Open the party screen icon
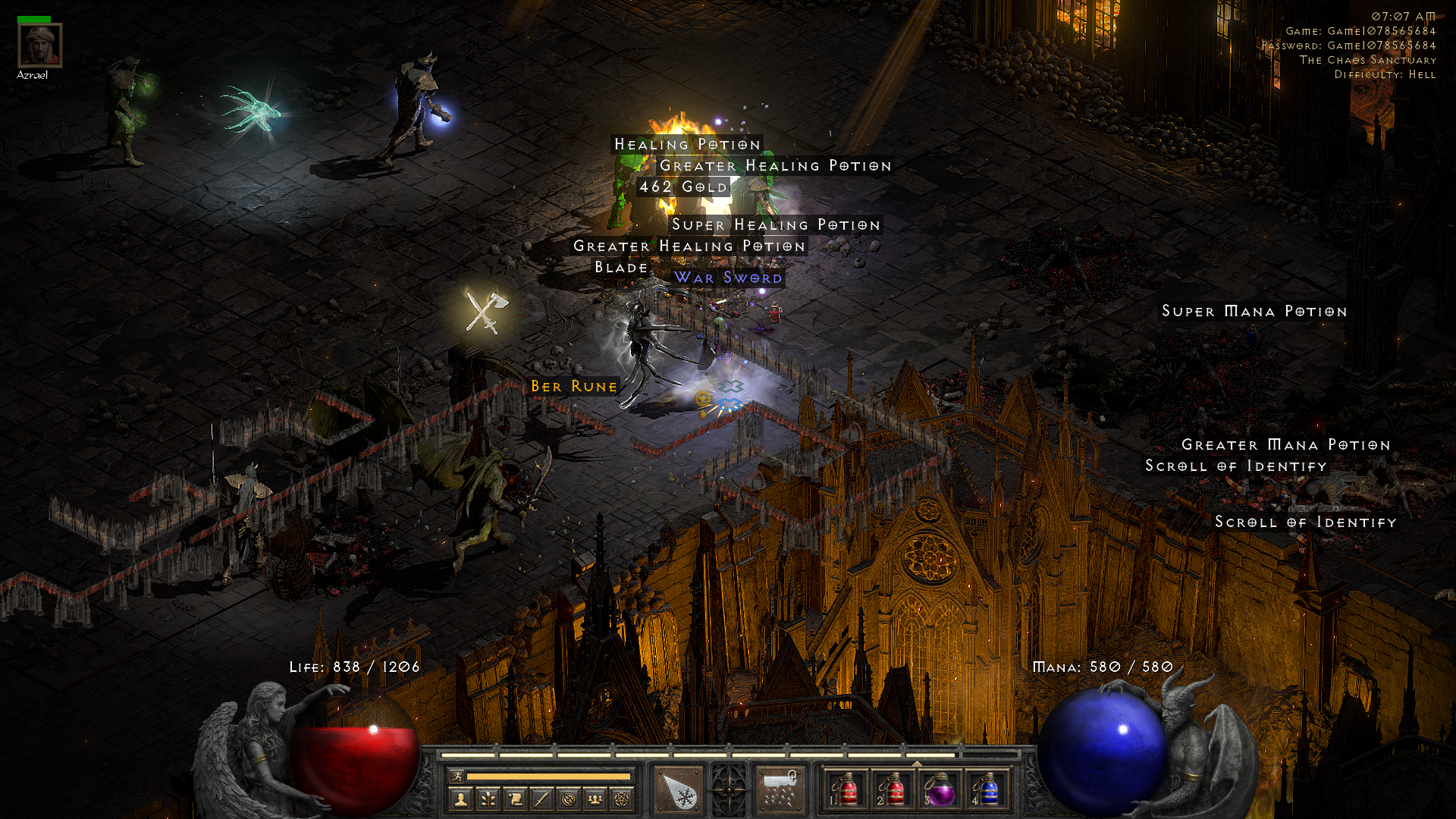The width and height of the screenshot is (1456, 819). point(595,799)
